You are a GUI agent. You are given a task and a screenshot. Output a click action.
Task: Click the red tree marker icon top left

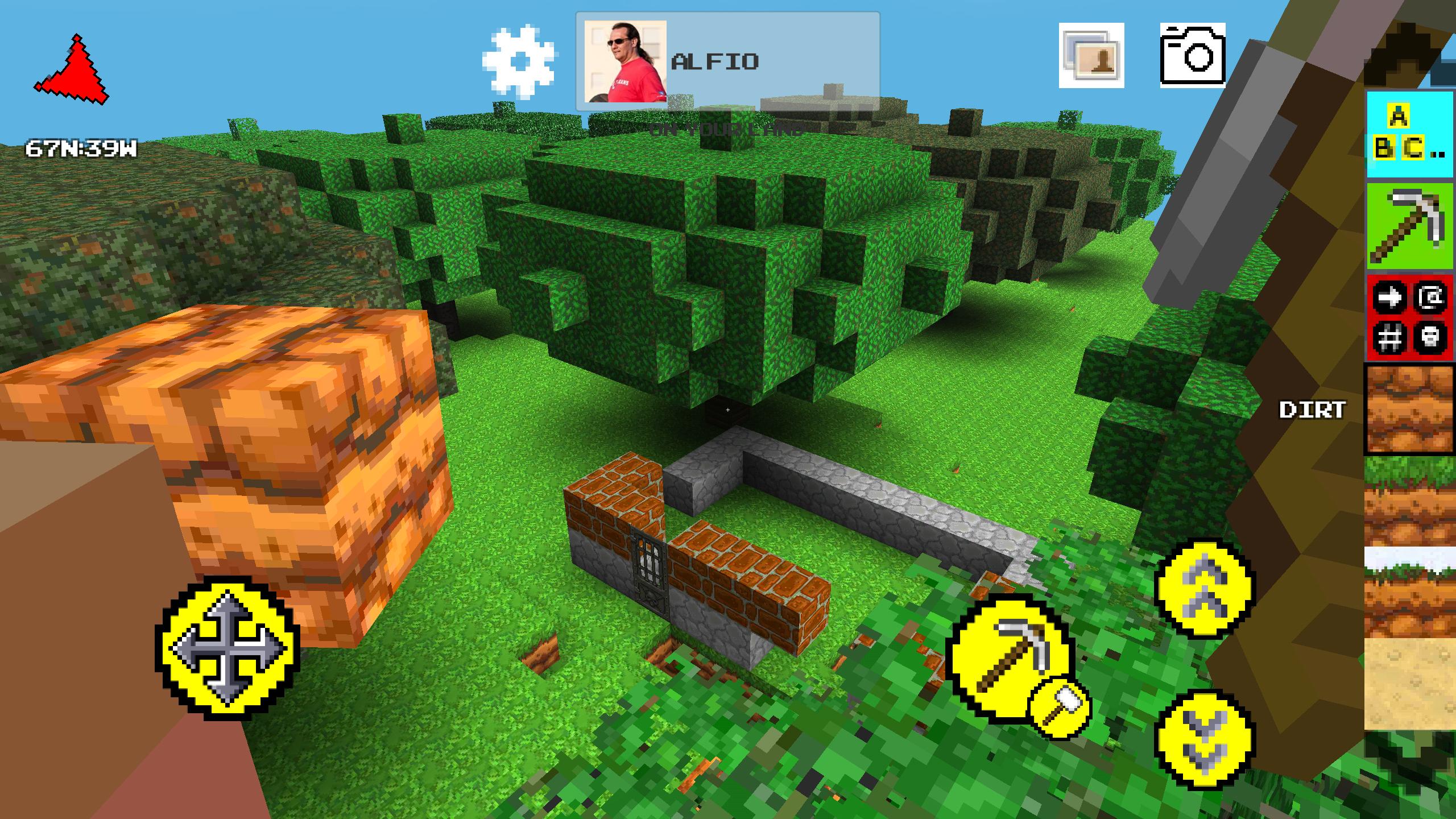[74, 68]
